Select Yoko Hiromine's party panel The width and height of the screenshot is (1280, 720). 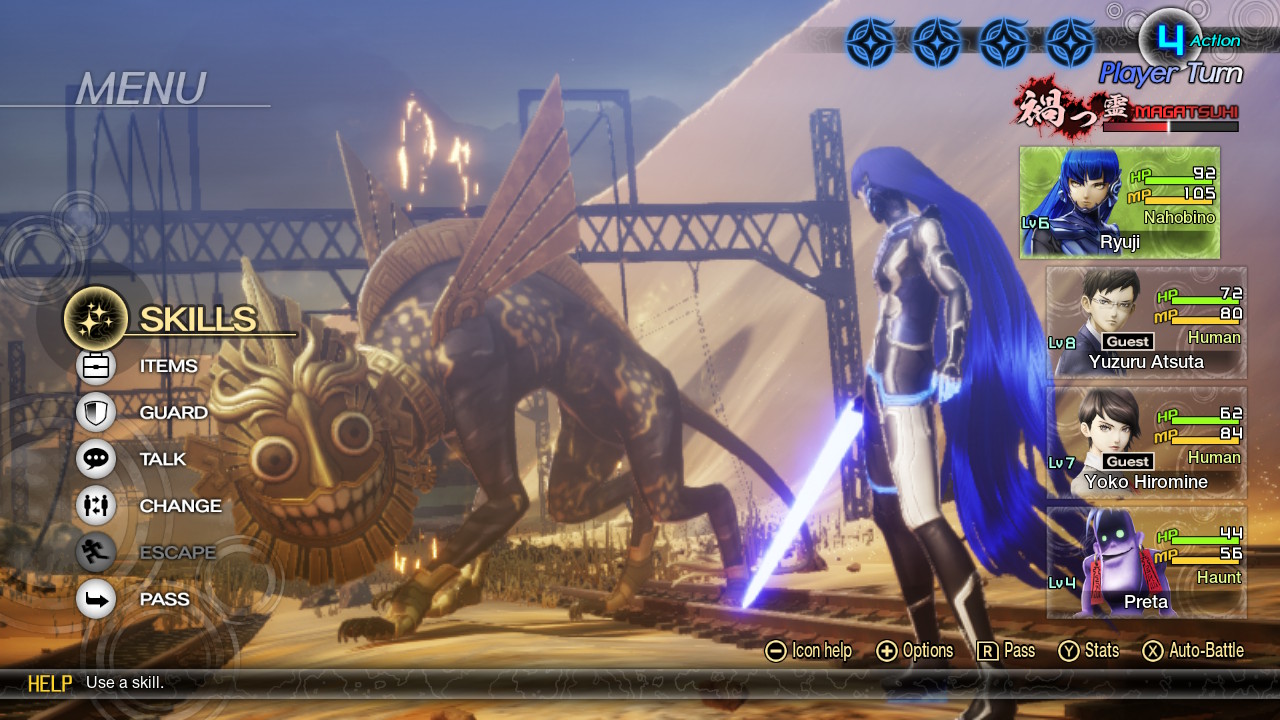tap(1146, 442)
